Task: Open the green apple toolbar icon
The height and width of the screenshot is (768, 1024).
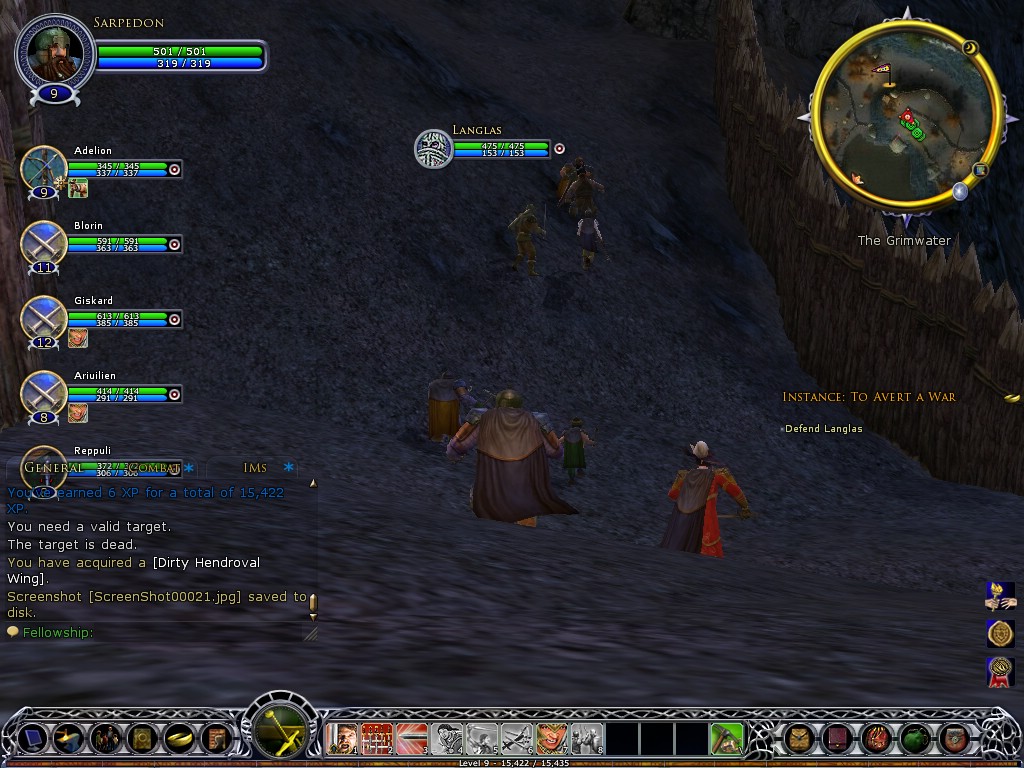Action: [914, 738]
